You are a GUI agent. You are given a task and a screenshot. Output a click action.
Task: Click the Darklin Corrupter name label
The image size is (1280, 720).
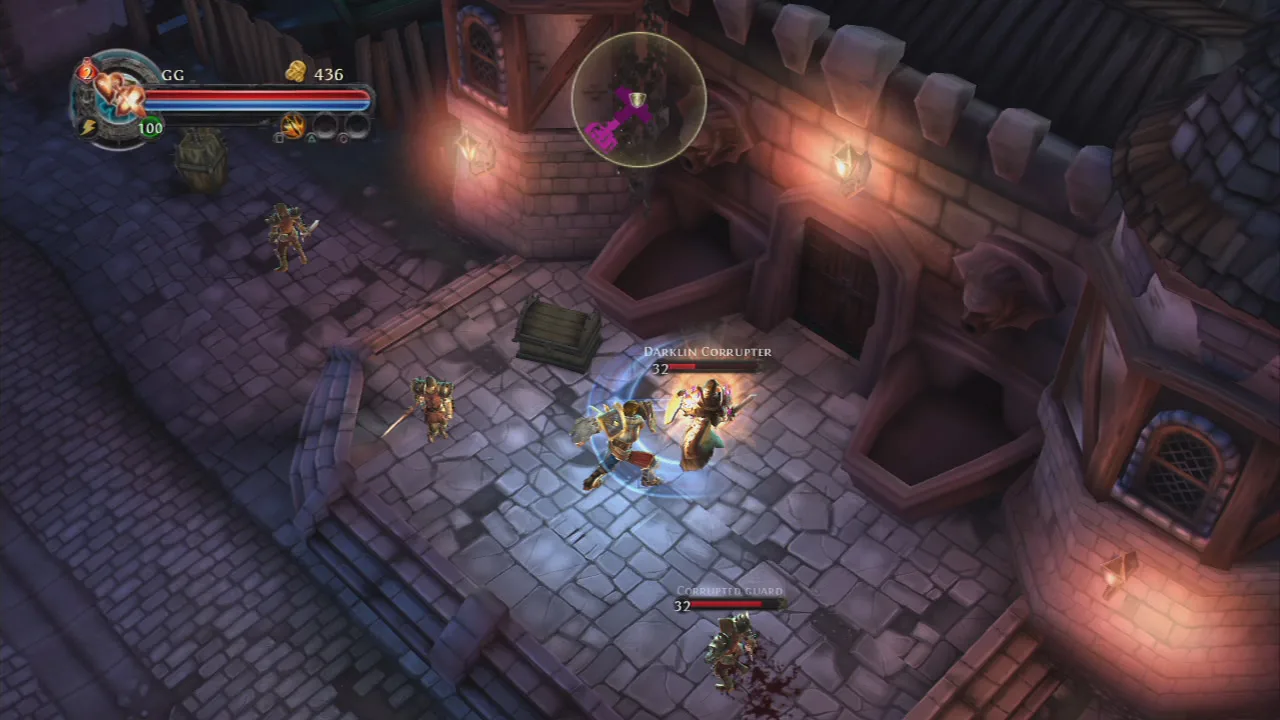[x=706, y=351]
